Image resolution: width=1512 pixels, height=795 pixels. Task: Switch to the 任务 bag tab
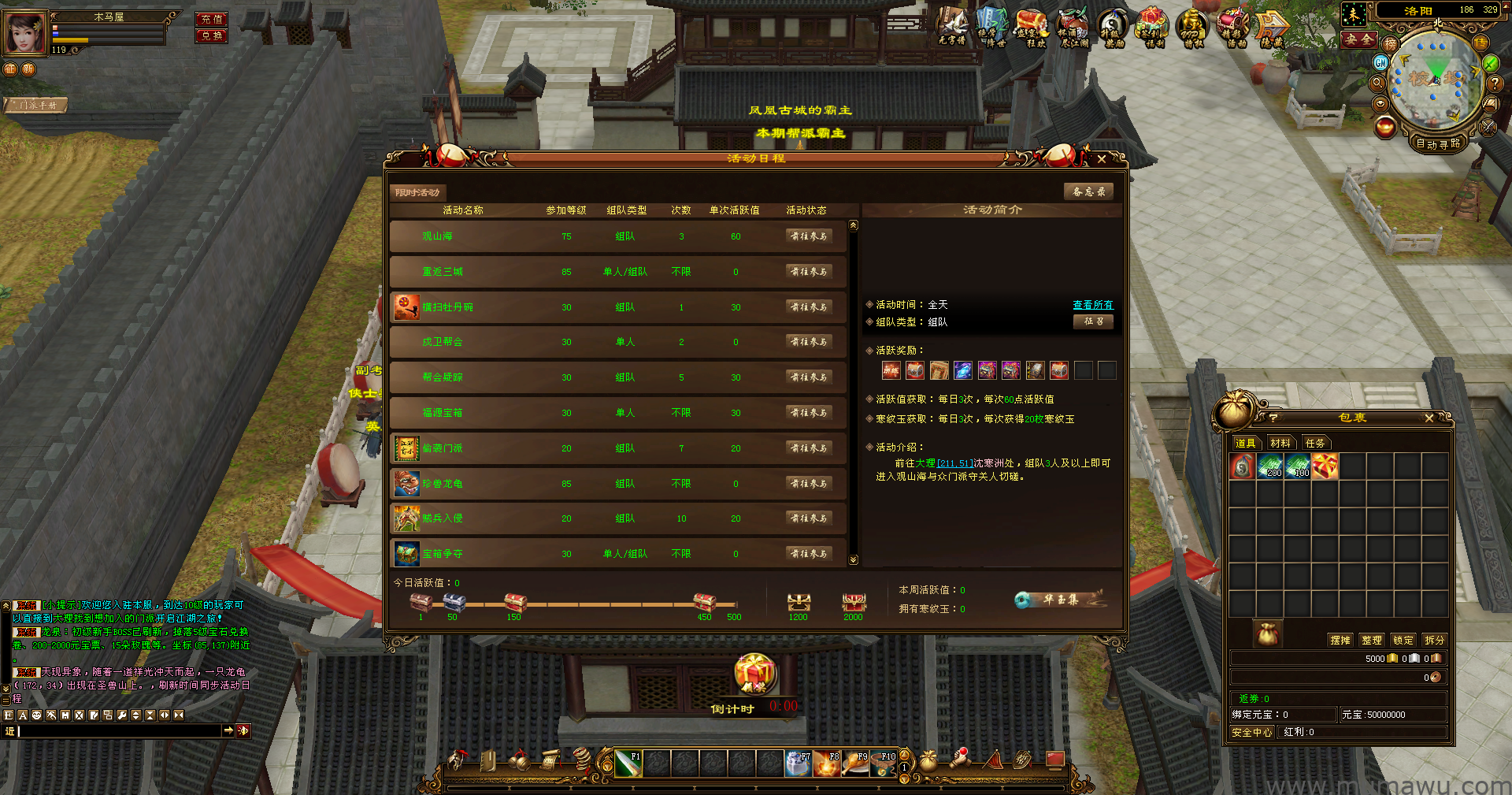point(1315,443)
